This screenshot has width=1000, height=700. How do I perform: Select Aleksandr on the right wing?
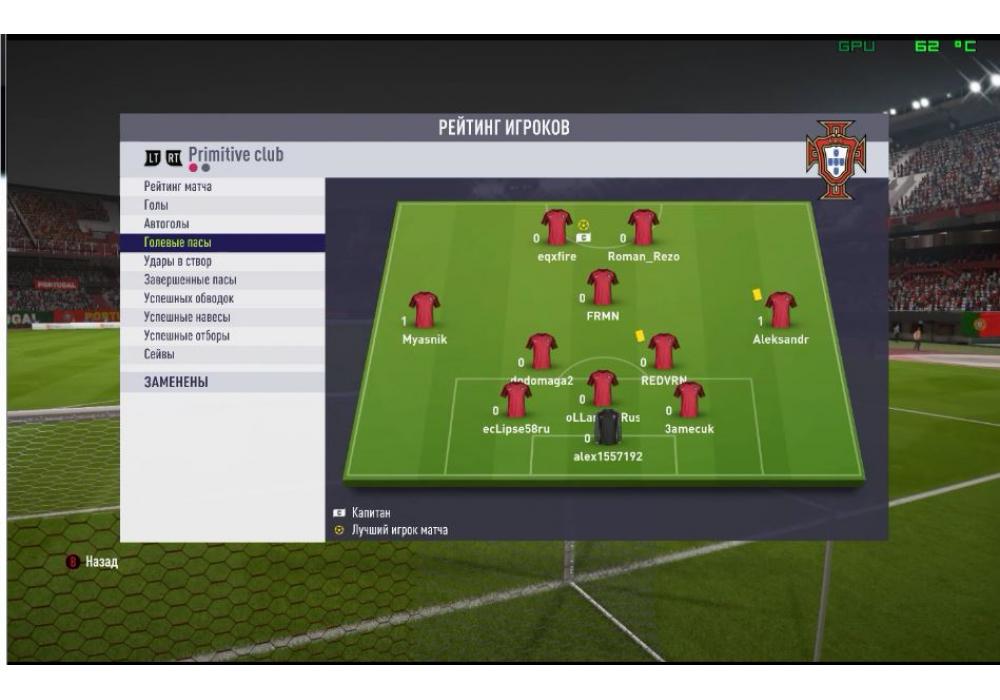(780, 312)
